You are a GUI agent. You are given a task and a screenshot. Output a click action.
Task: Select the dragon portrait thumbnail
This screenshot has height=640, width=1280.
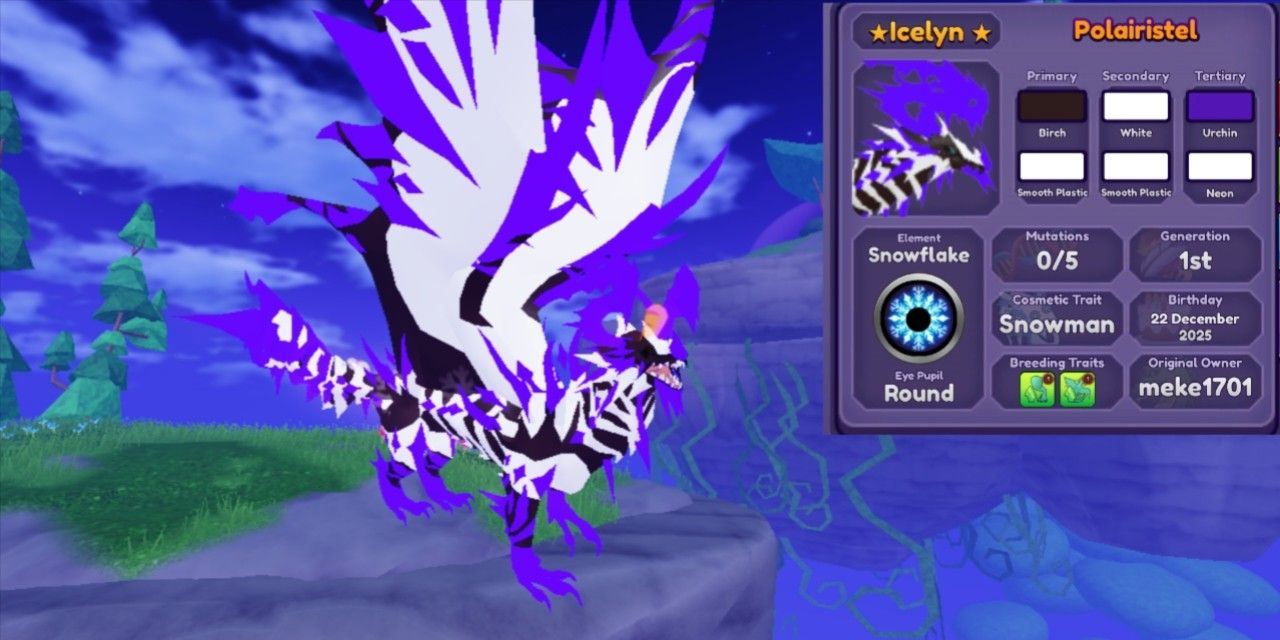click(925, 139)
